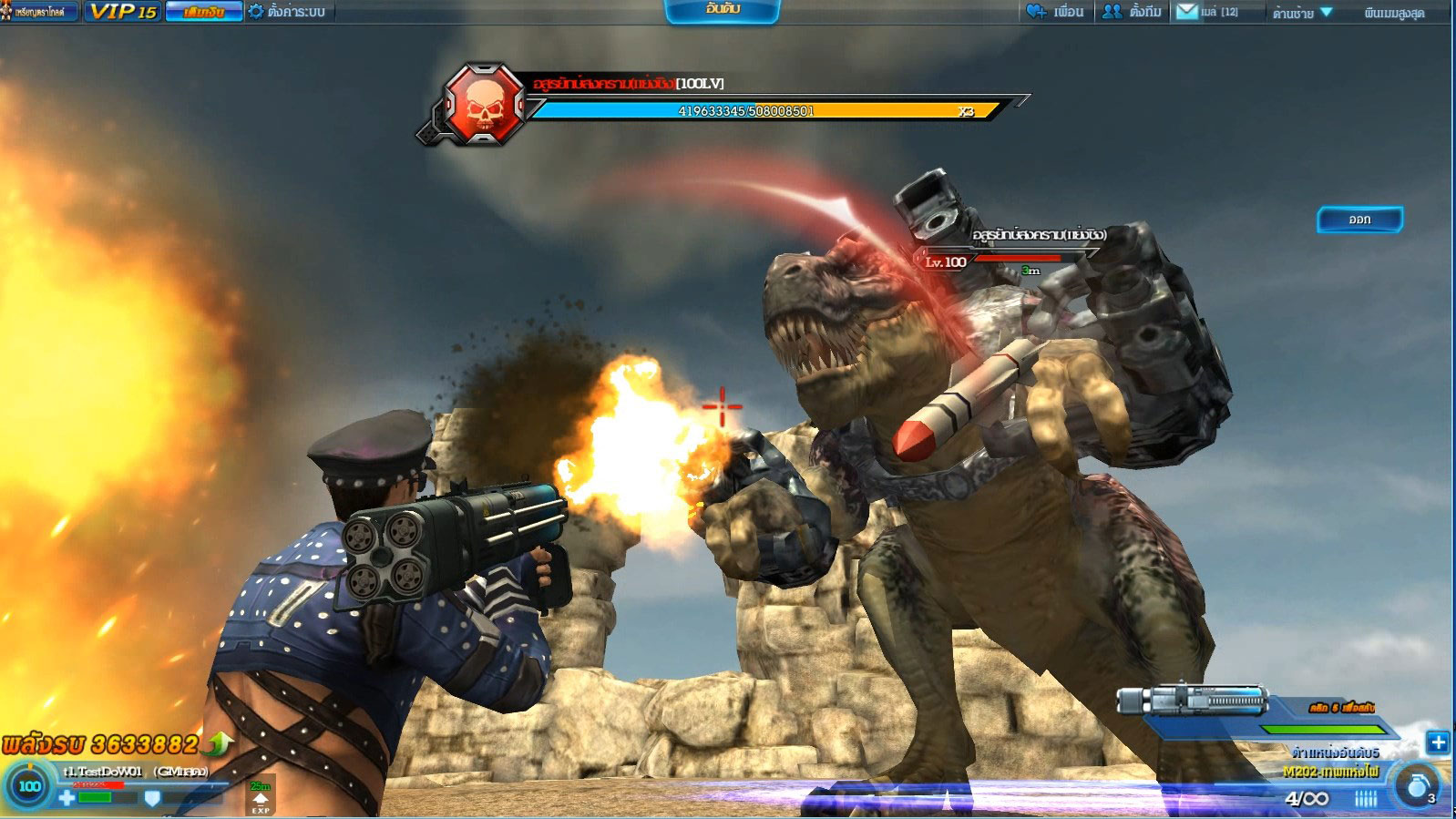Open system settings (ตั้งค่าระบบ)
This screenshot has width=1456, height=819.
coord(287,12)
